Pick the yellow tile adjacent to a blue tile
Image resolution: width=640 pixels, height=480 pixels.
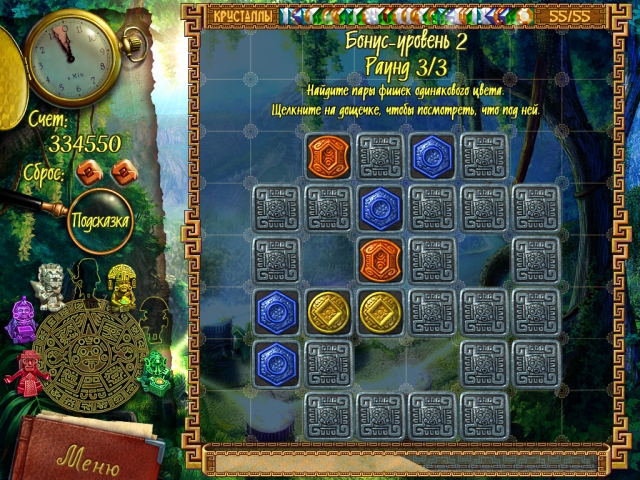click(328, 311)
